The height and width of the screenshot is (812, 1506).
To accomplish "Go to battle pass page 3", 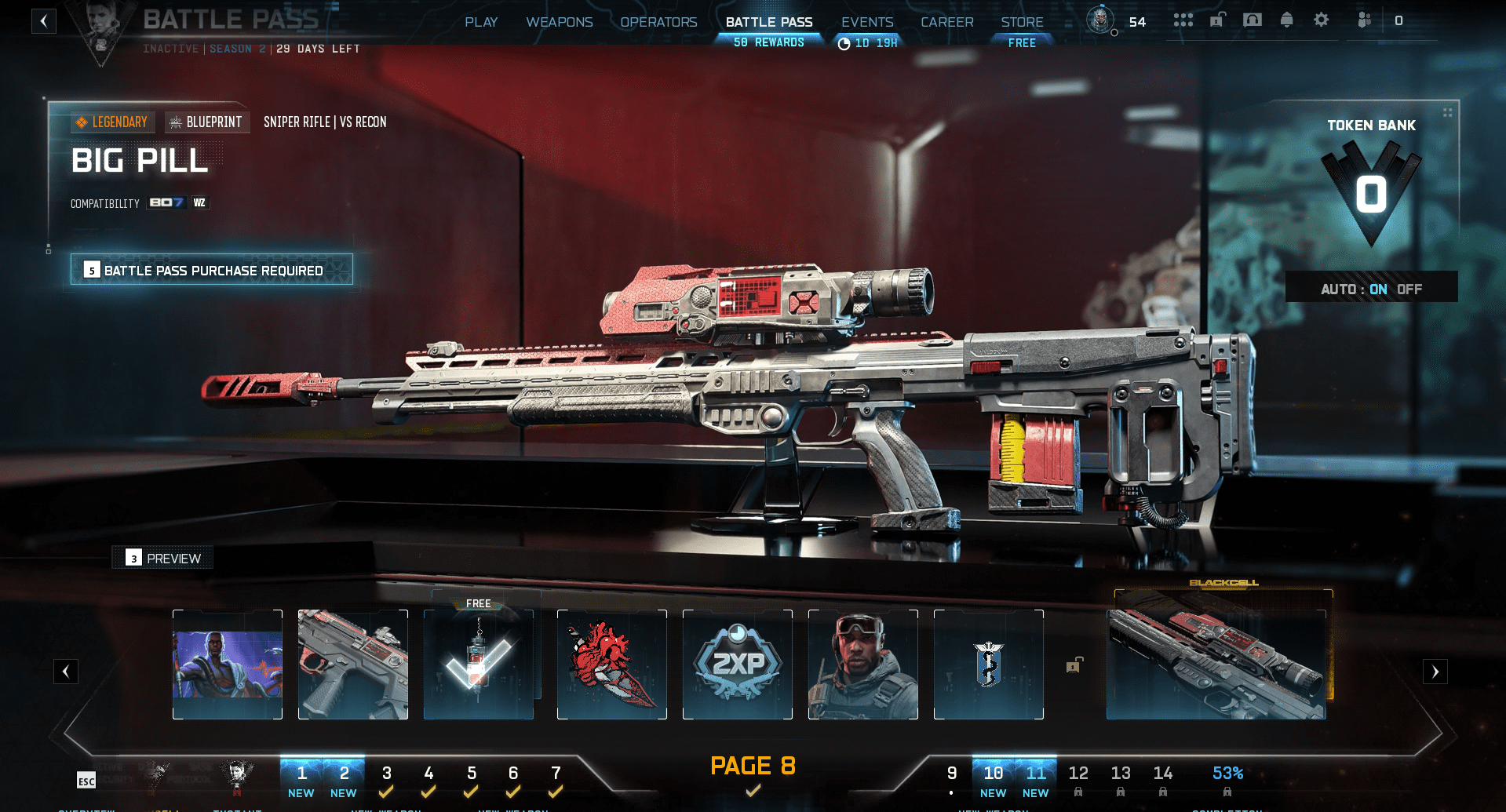I will click(x=386, y=780).
